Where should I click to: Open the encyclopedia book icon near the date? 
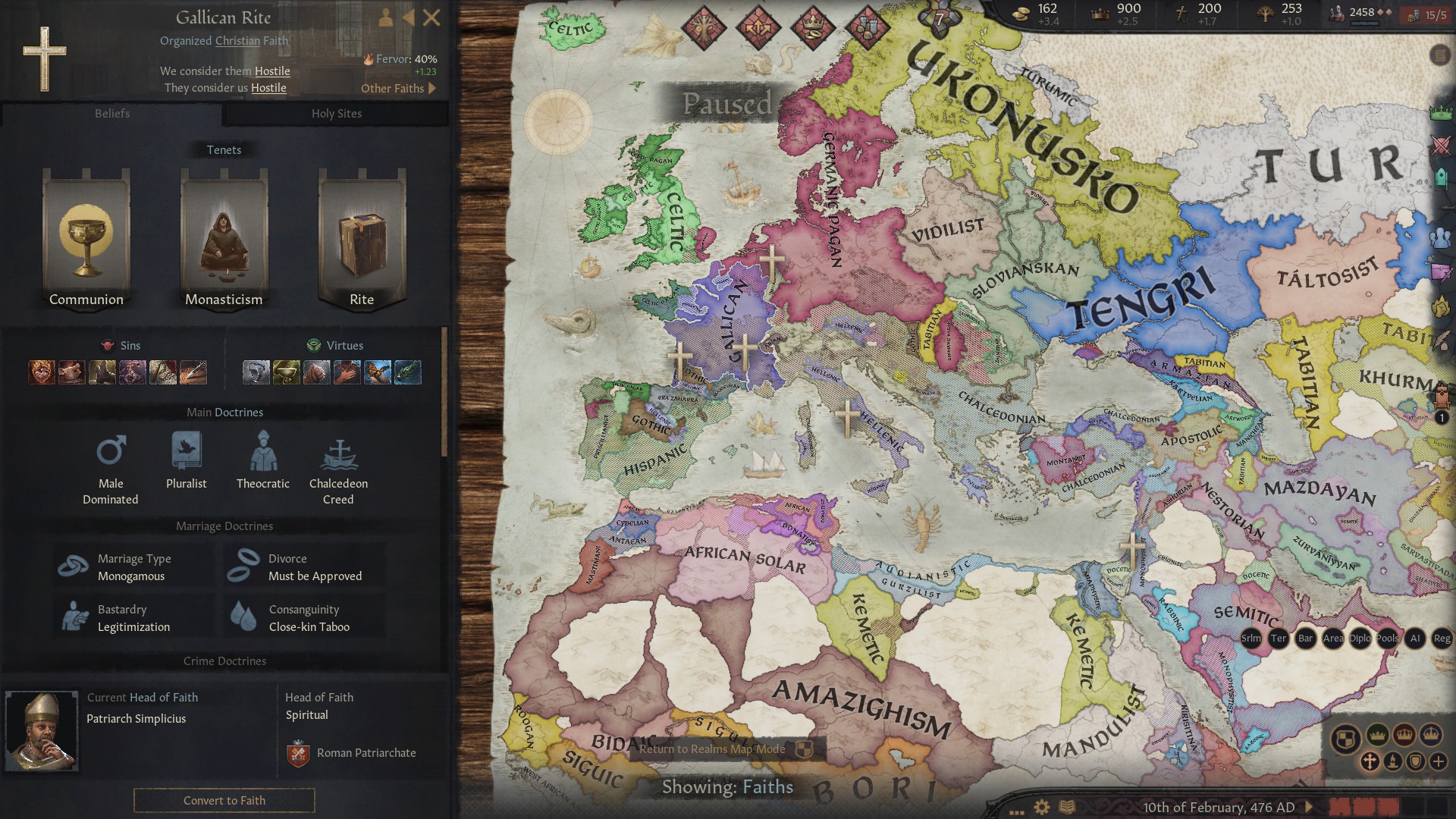click(1067, 807)
